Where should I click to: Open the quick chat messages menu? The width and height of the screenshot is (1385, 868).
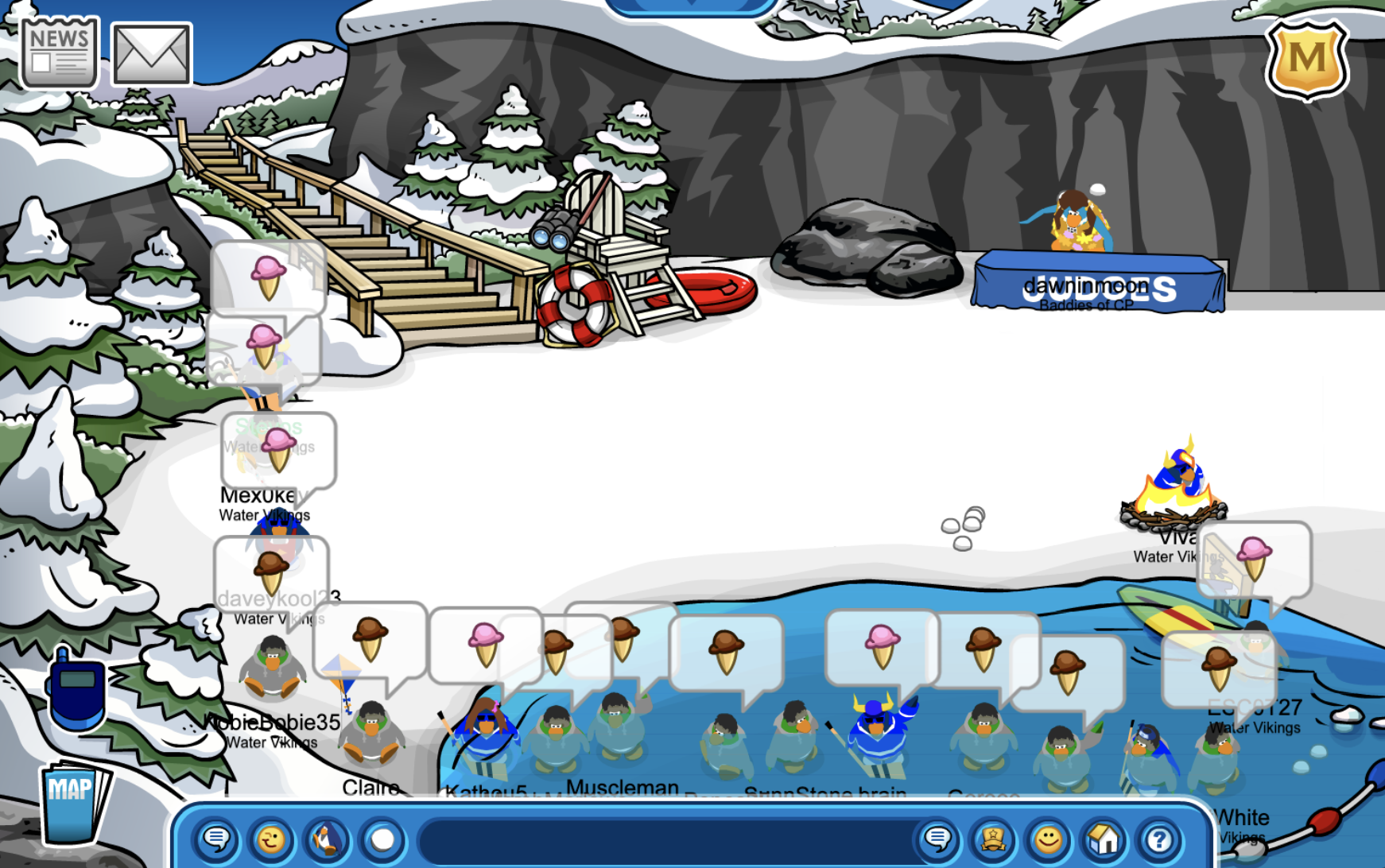[x=216, y=839]
